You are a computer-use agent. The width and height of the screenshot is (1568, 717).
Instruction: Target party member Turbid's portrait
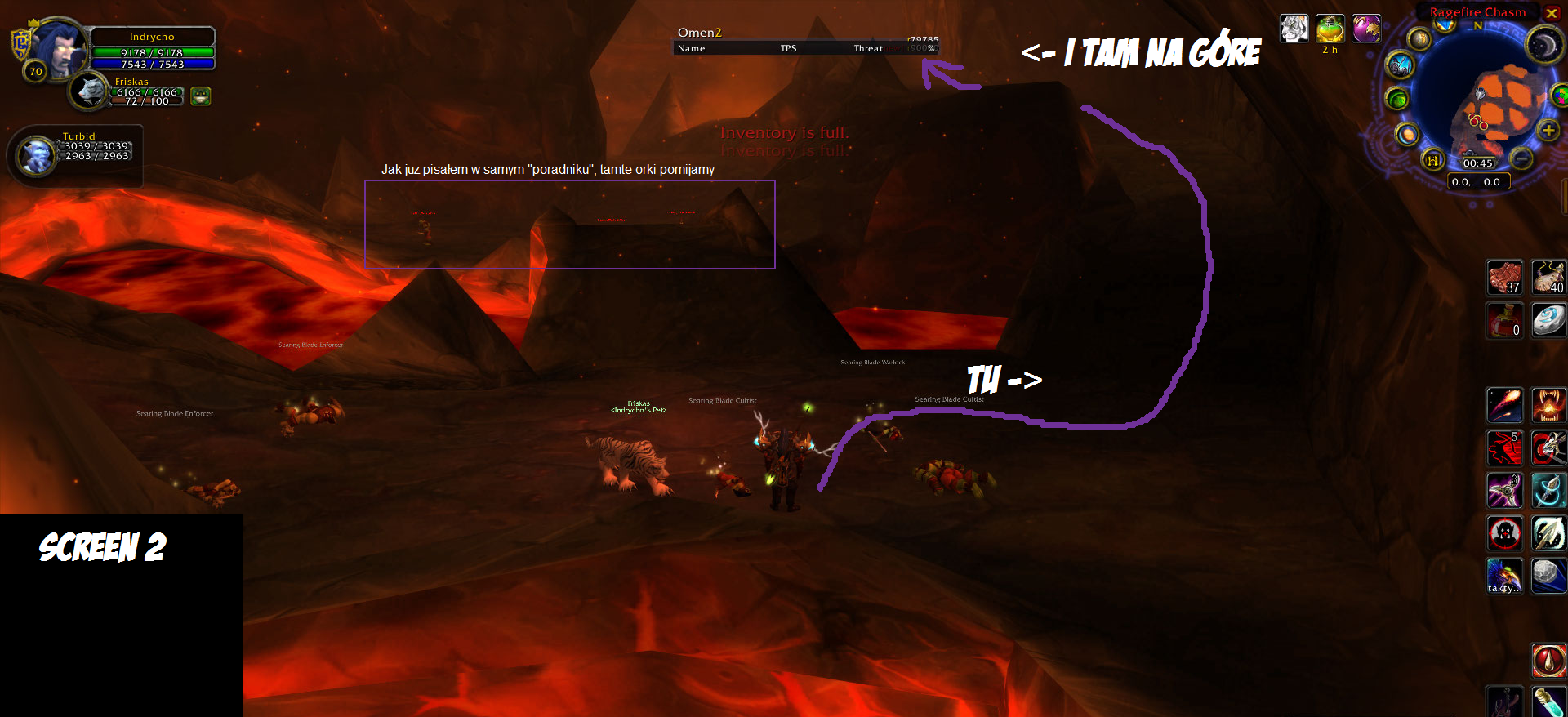coord(36,155)
